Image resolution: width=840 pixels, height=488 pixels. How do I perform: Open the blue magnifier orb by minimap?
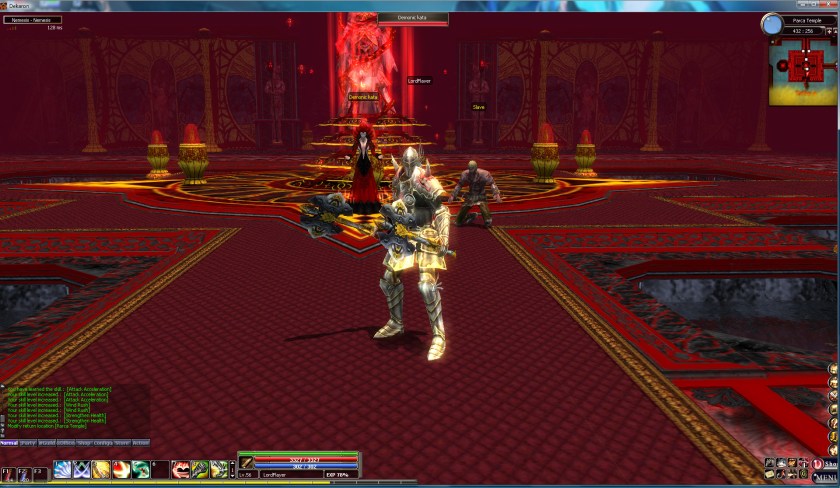pyautogui.click(x=772, y=24)
